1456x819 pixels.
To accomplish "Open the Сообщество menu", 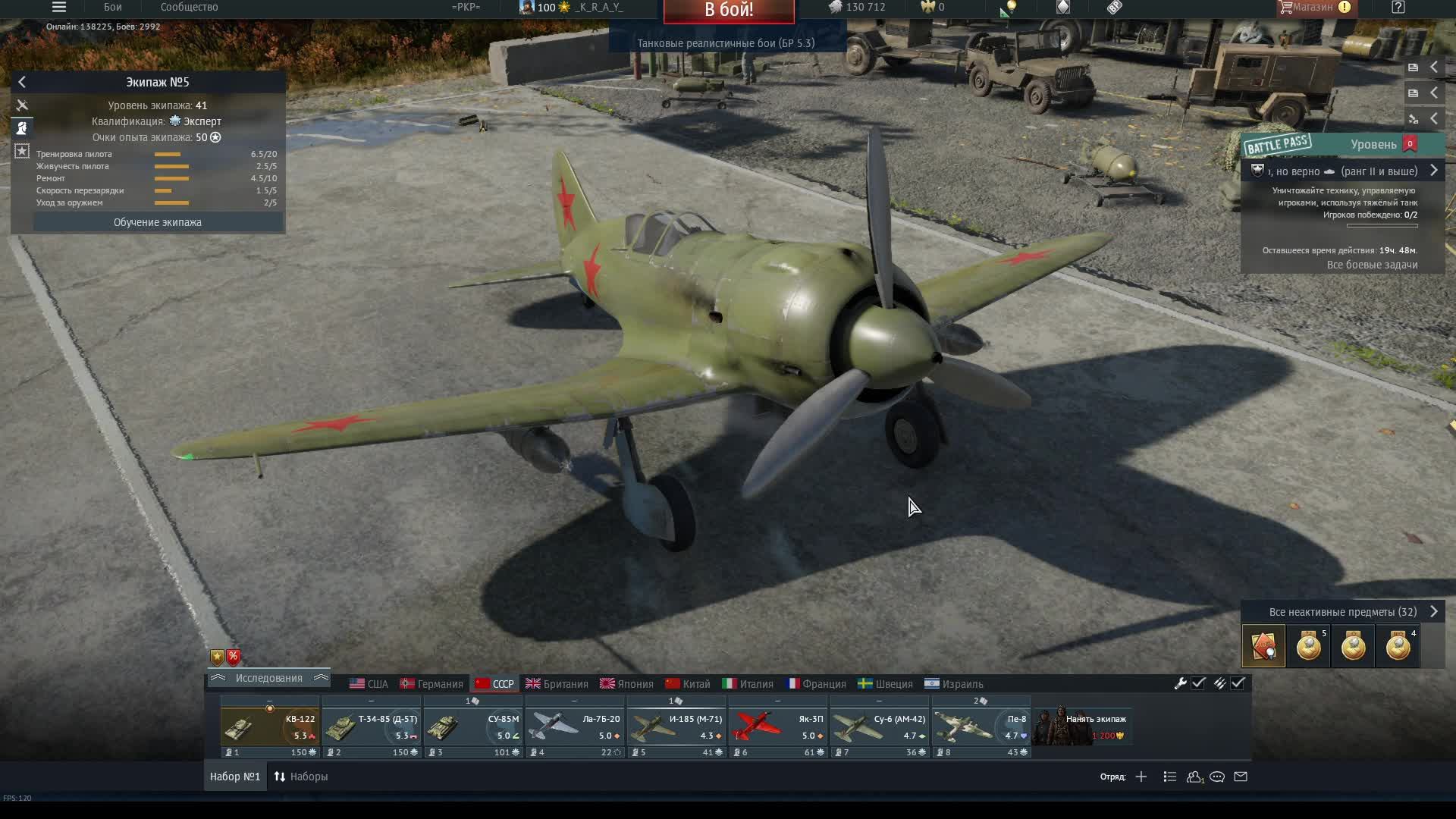I will pyautogui.click(x=188, y=7).
